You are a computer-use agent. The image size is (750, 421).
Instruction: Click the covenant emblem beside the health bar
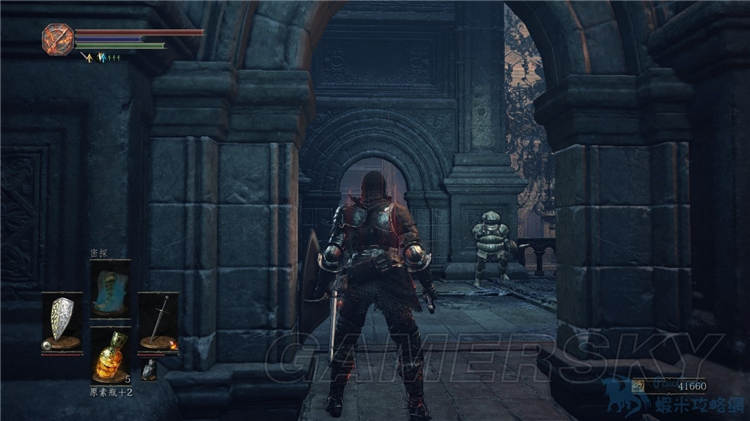click(57, 39)
